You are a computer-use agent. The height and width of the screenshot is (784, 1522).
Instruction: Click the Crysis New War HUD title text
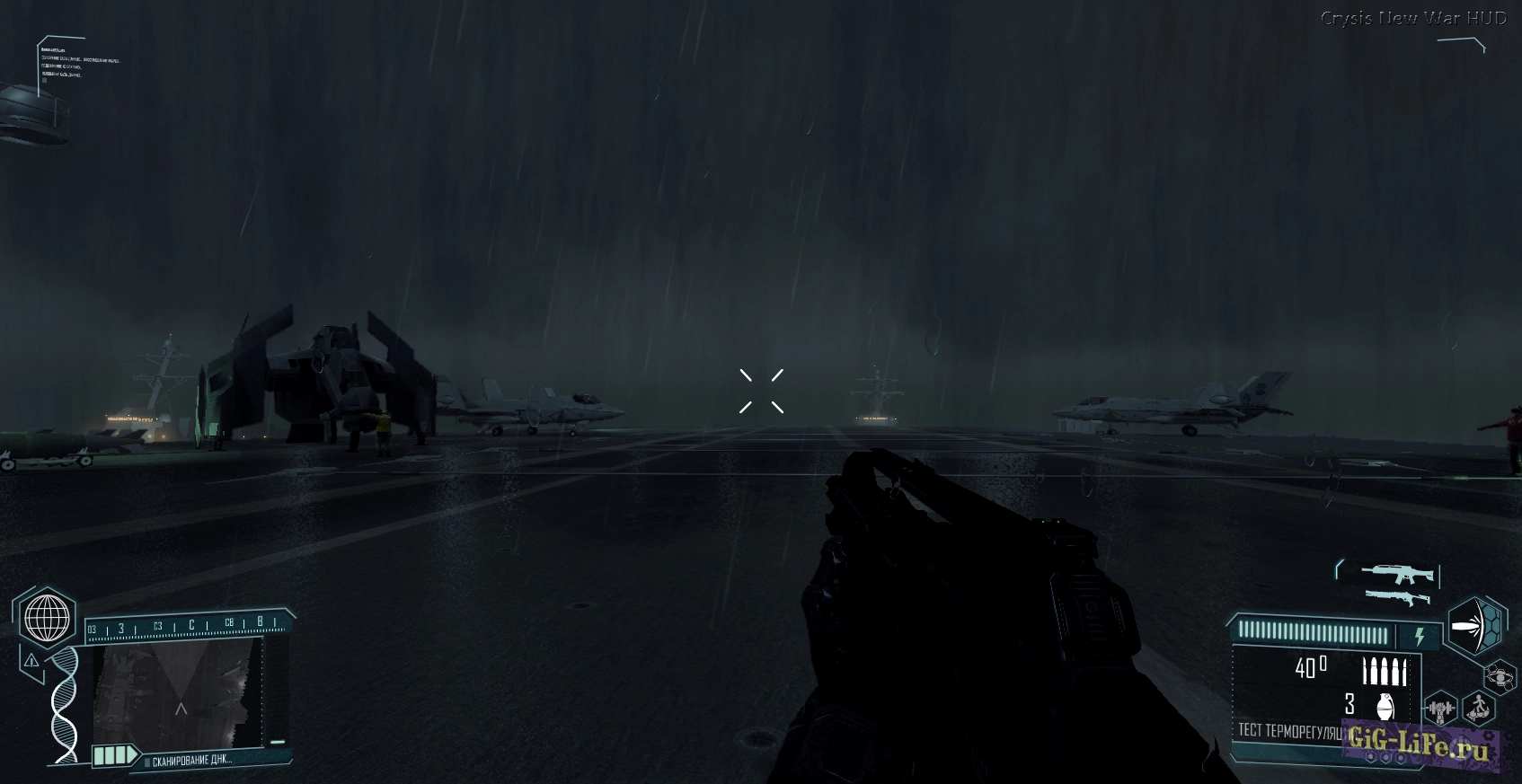(x=1413, y=15)
